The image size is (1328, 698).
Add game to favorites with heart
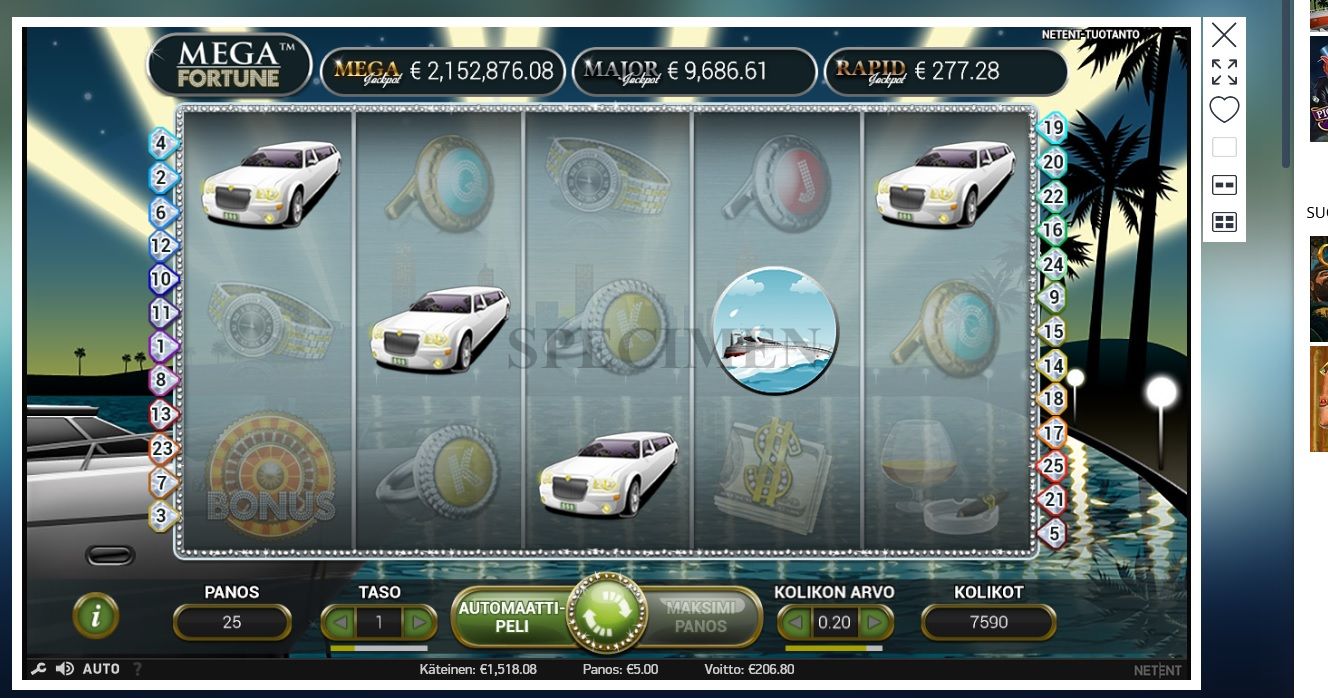pyautogui.click(x=1224, y=109)
